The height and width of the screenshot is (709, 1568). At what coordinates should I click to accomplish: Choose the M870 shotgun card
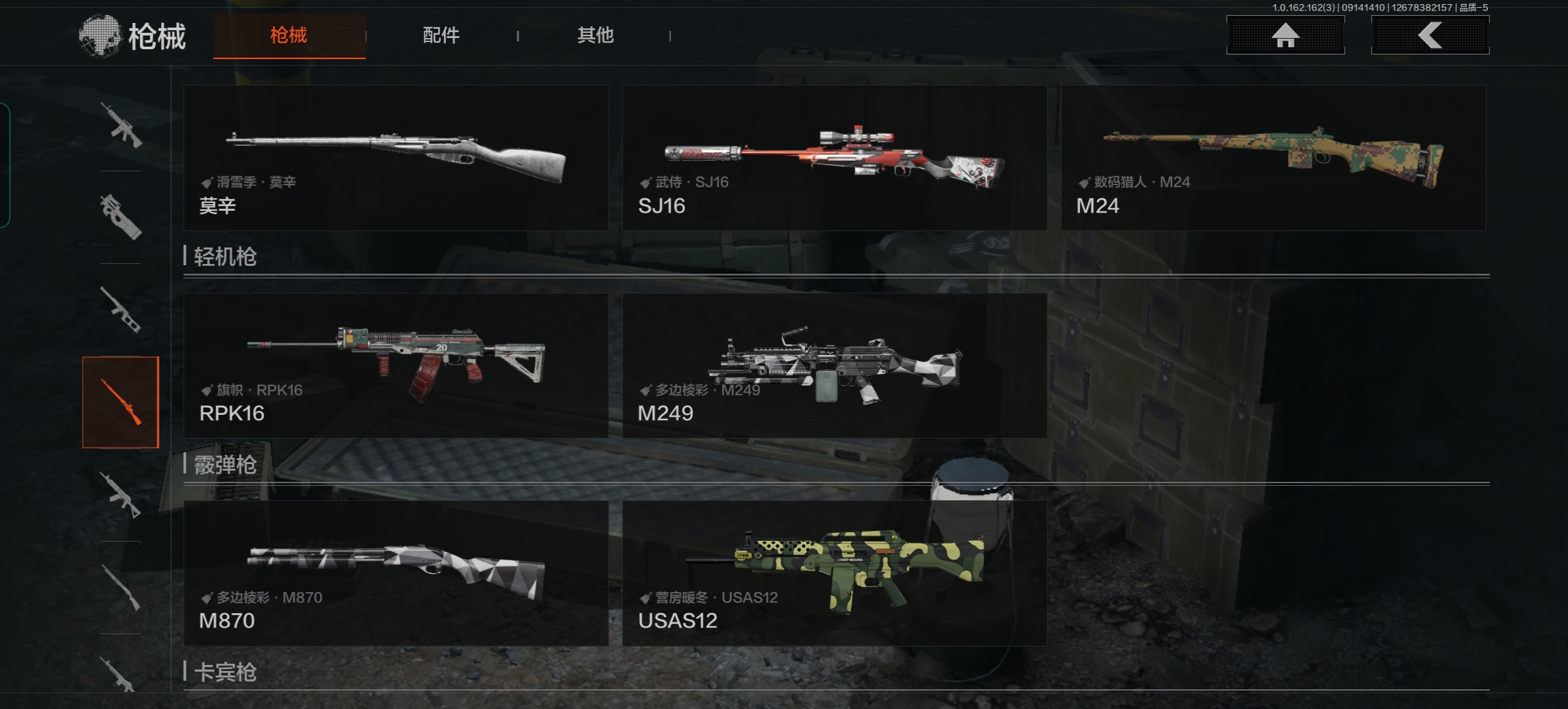pos(396,573)
